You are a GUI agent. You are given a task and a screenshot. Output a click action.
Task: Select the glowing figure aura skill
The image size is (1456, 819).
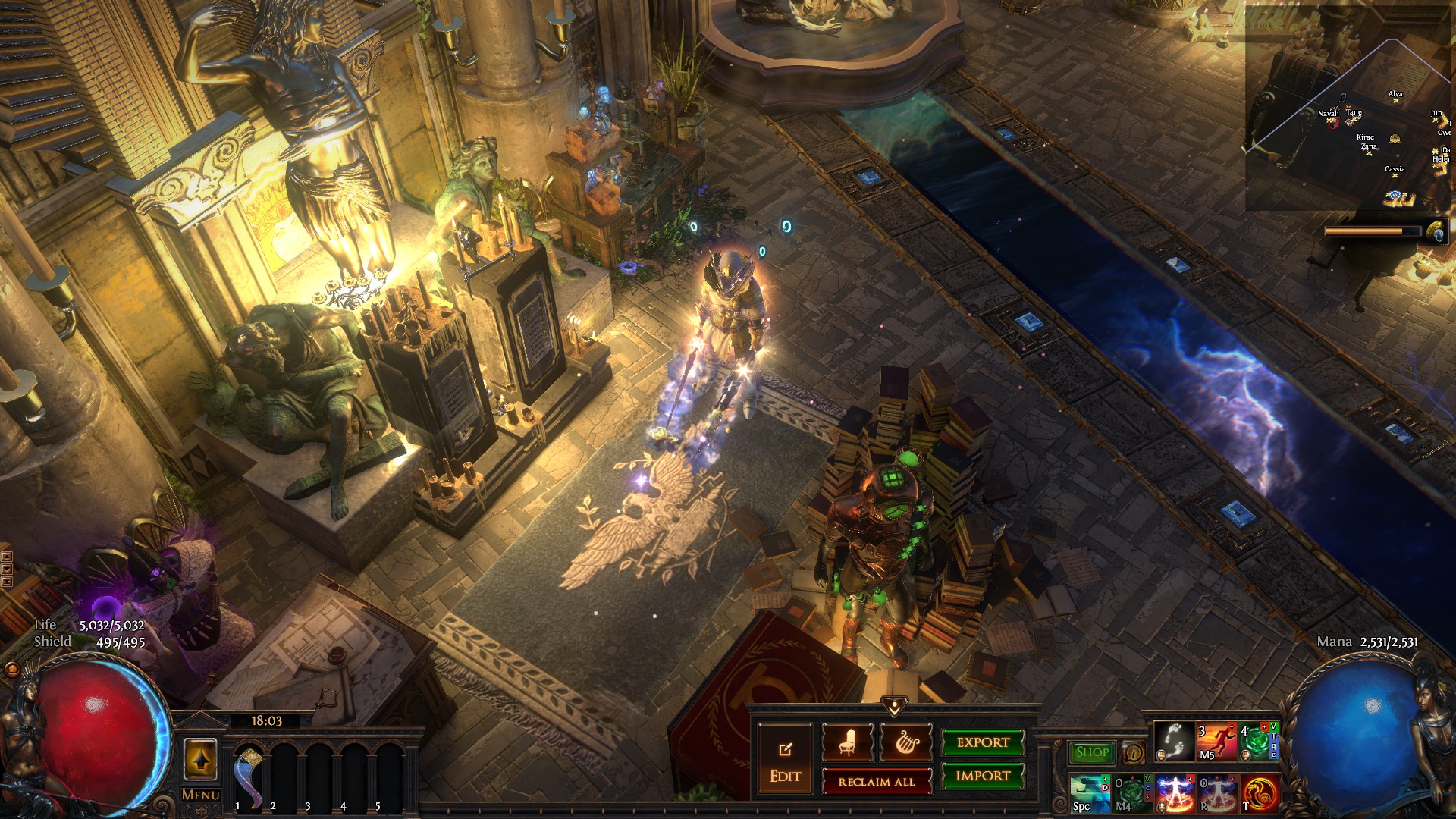coord(1174,793)
